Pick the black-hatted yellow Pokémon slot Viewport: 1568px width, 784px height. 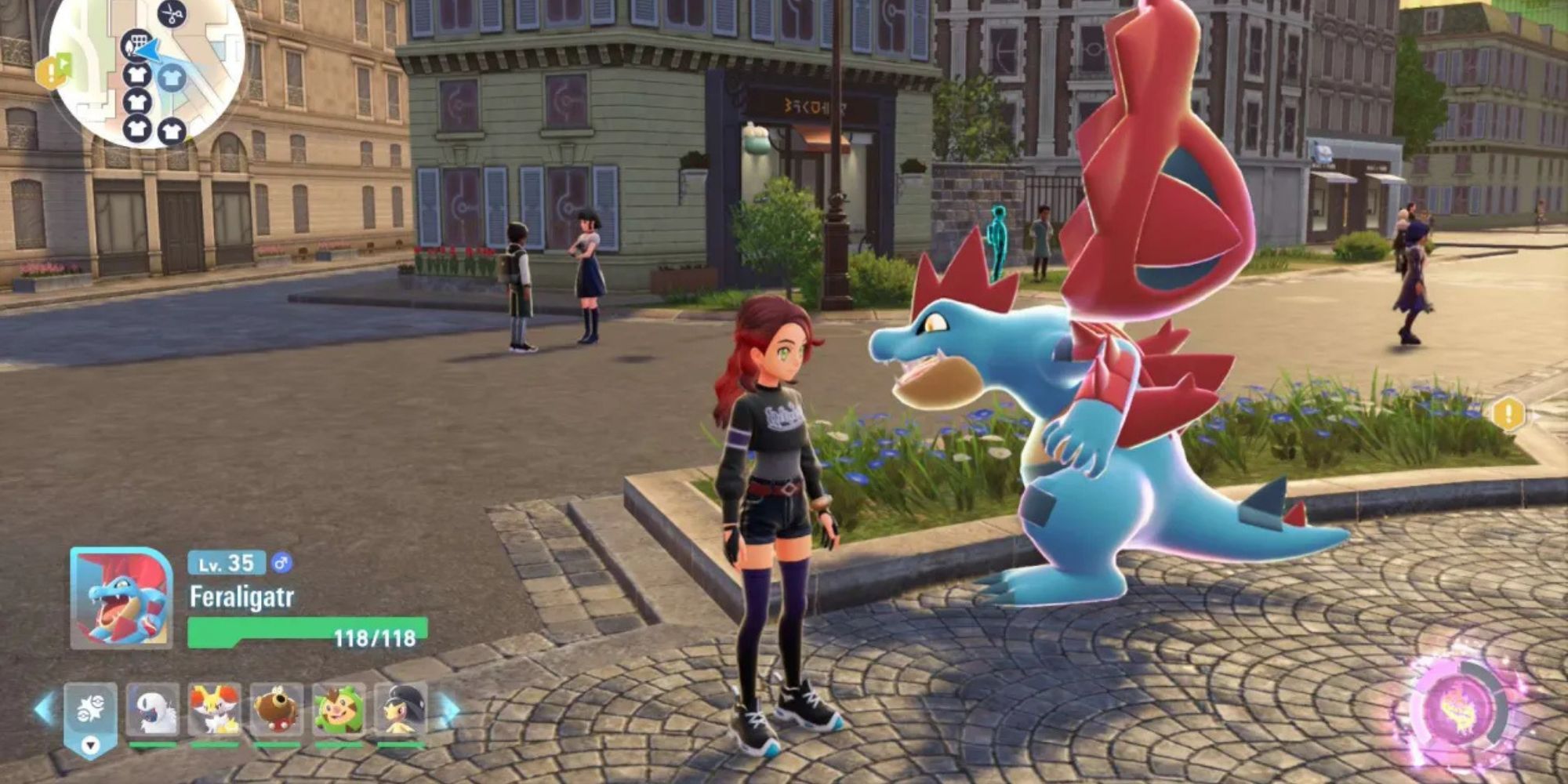pyautogui.click(x=401, y=710)
